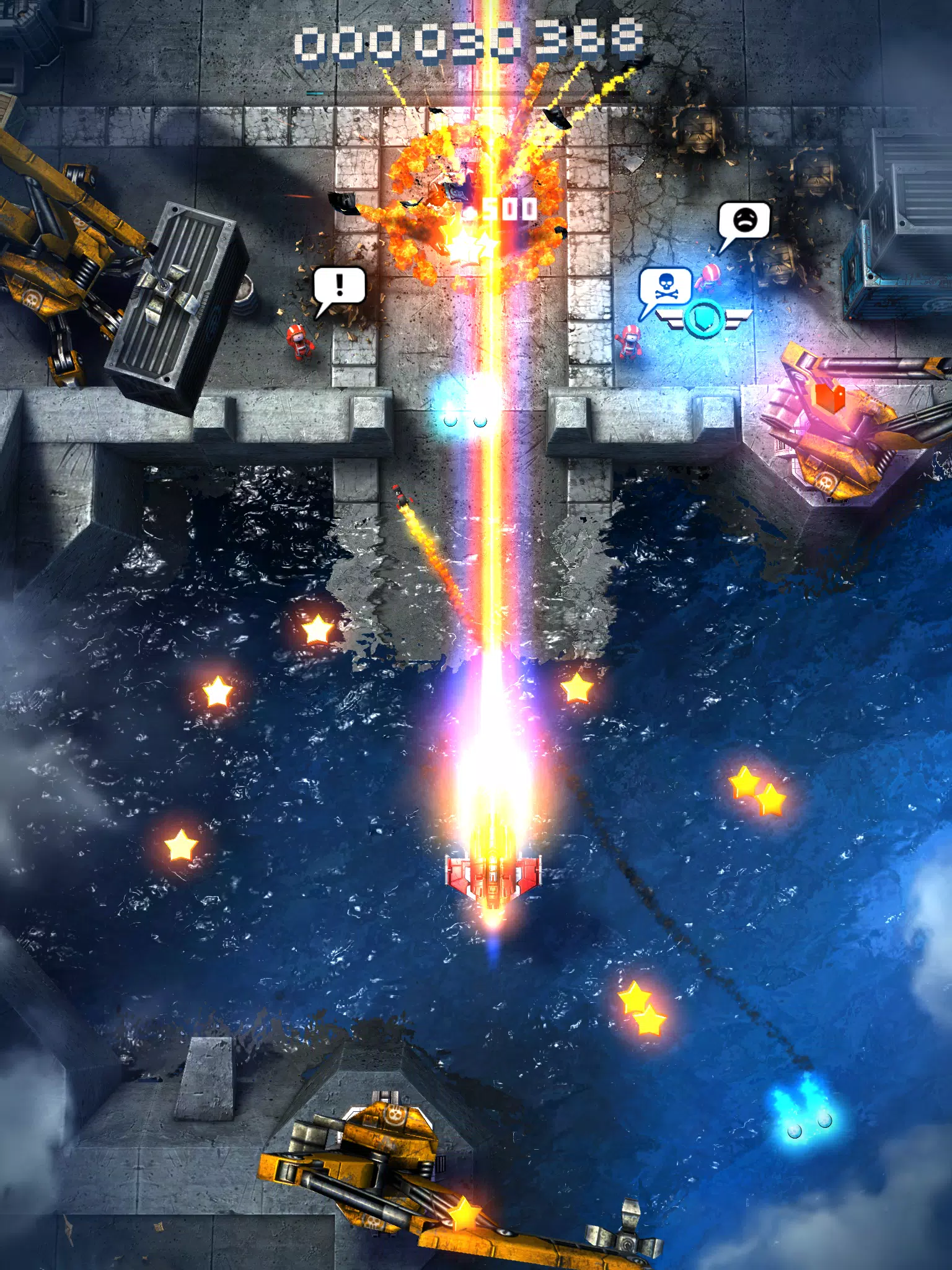
Task: Click the astronaut below the exclamation bubble
Action: point(300,340)
